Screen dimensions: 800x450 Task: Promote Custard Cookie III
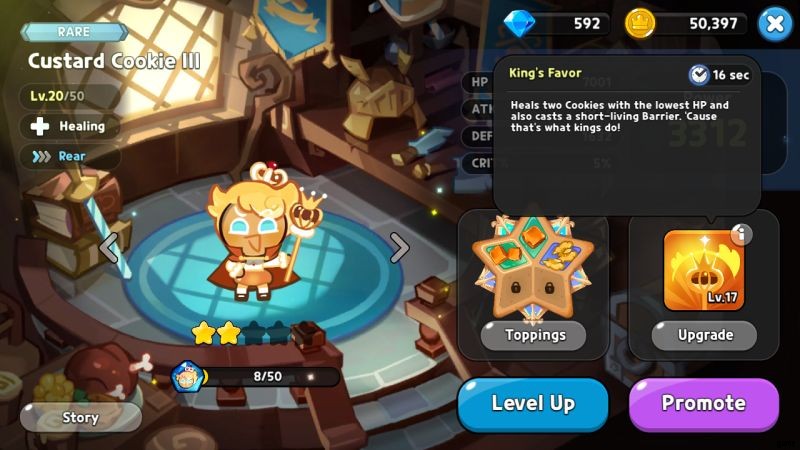703,404
